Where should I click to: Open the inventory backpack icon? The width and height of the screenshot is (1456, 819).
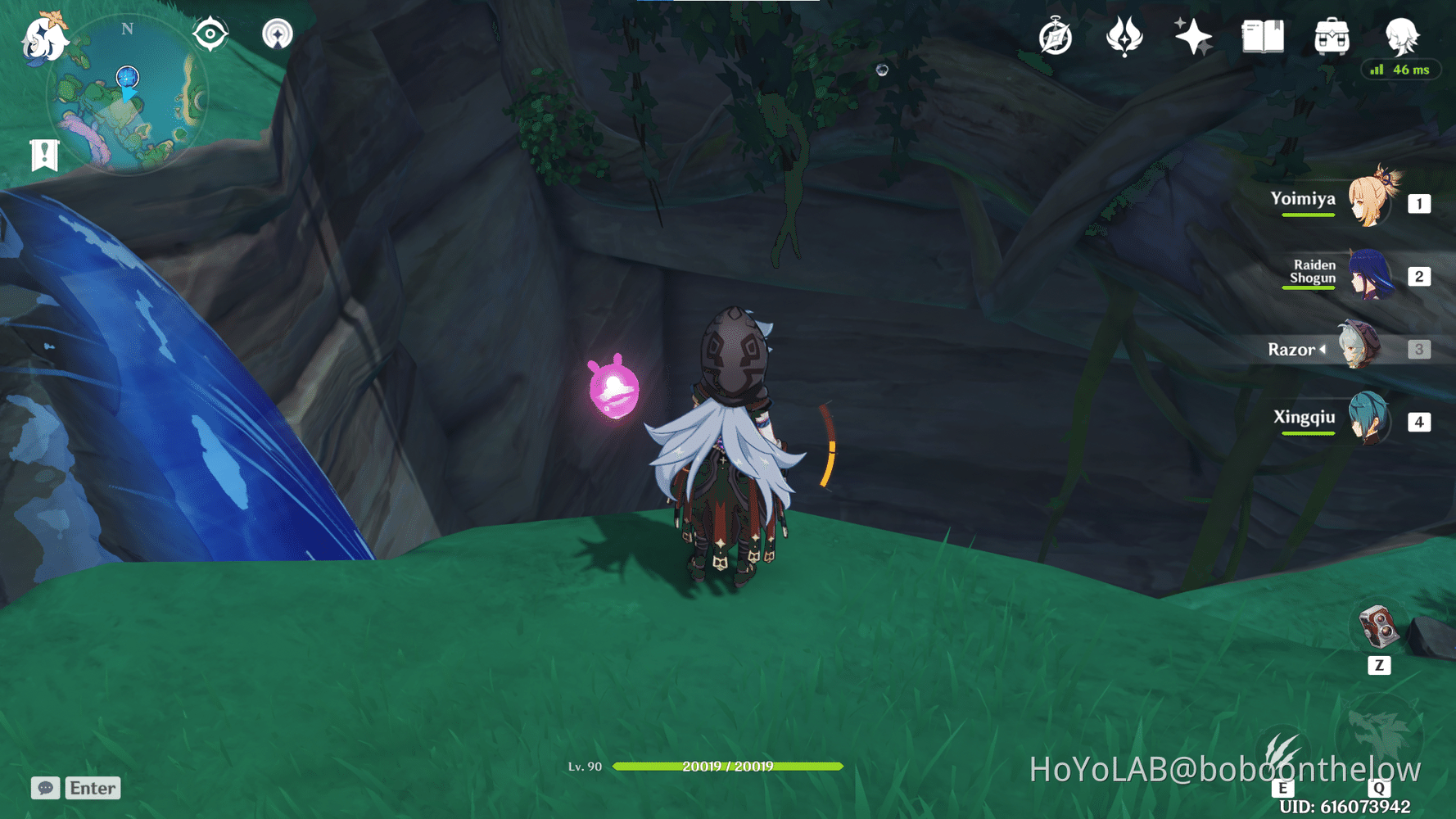coord(1332,34)
